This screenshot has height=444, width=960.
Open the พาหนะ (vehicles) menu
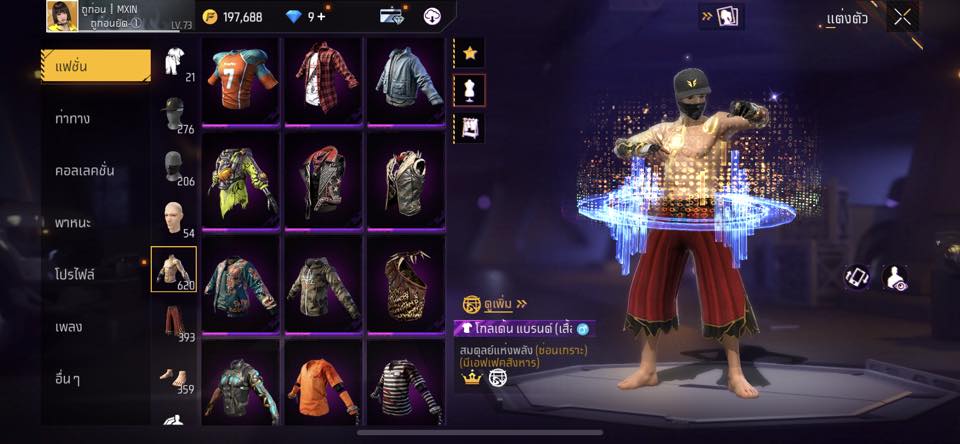[x=74, y=222]
